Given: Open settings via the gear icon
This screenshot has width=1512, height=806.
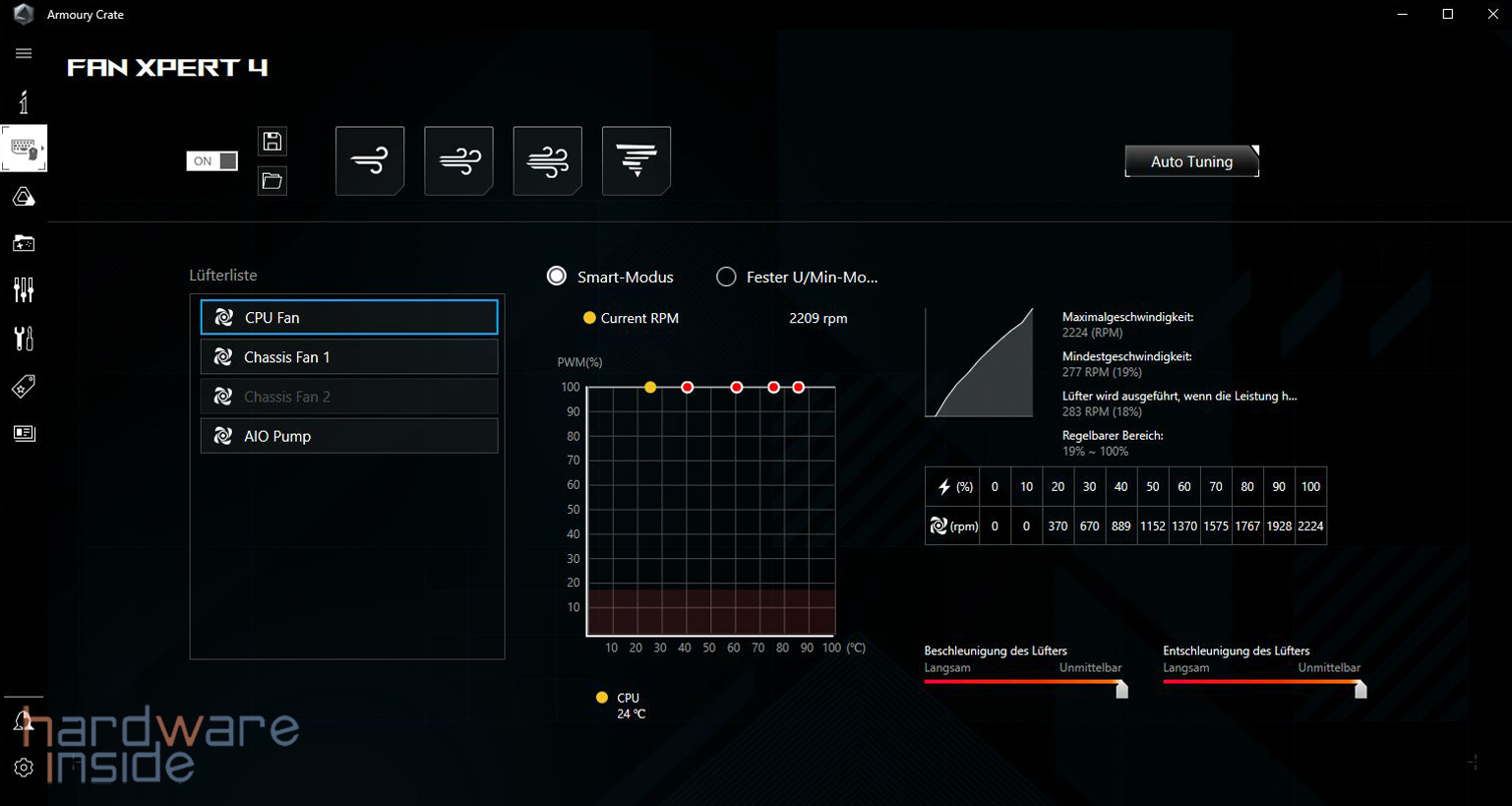Looking at the screenshot, I should (24, 768).
